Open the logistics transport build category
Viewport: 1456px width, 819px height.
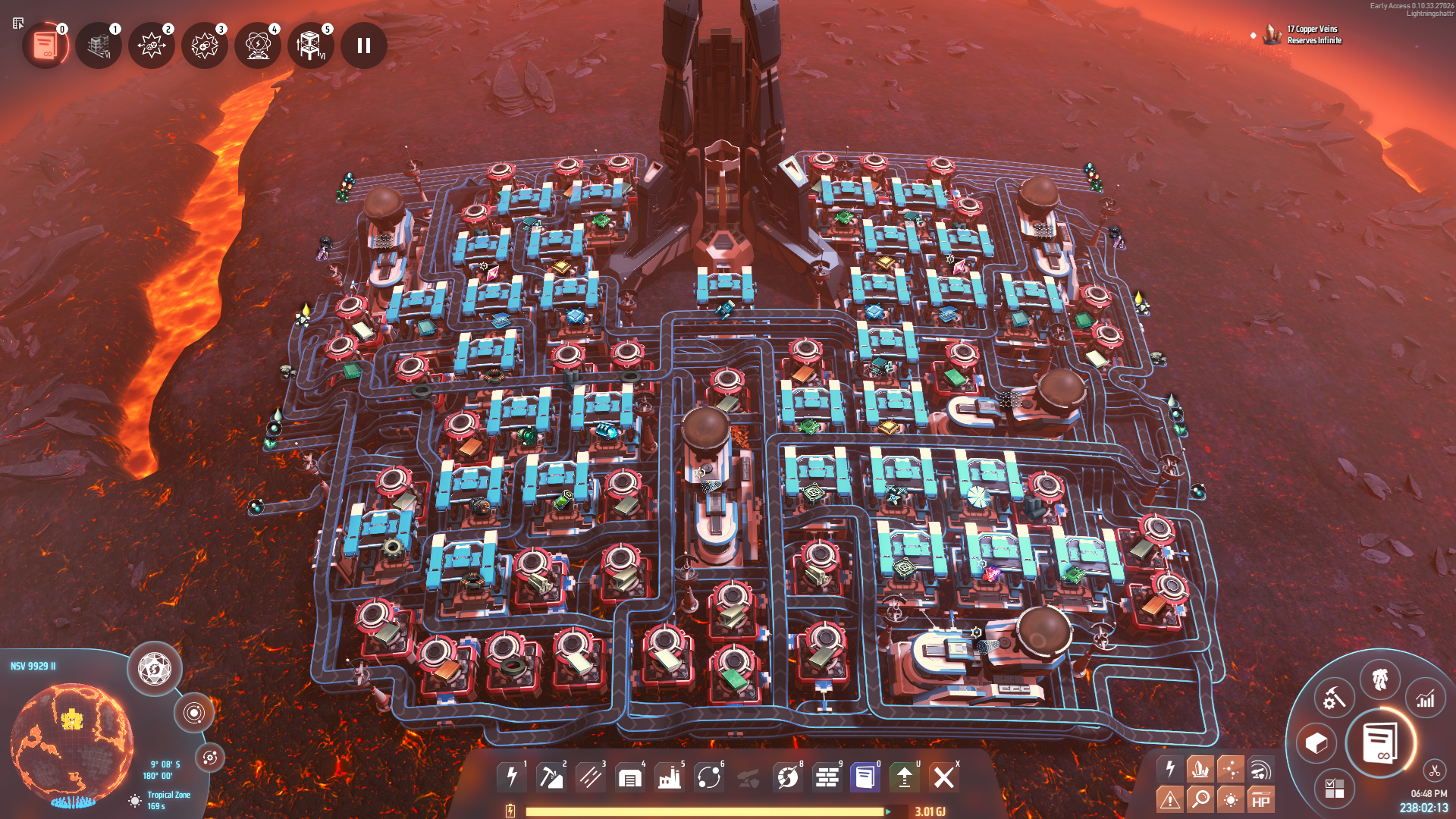[709, 777]
